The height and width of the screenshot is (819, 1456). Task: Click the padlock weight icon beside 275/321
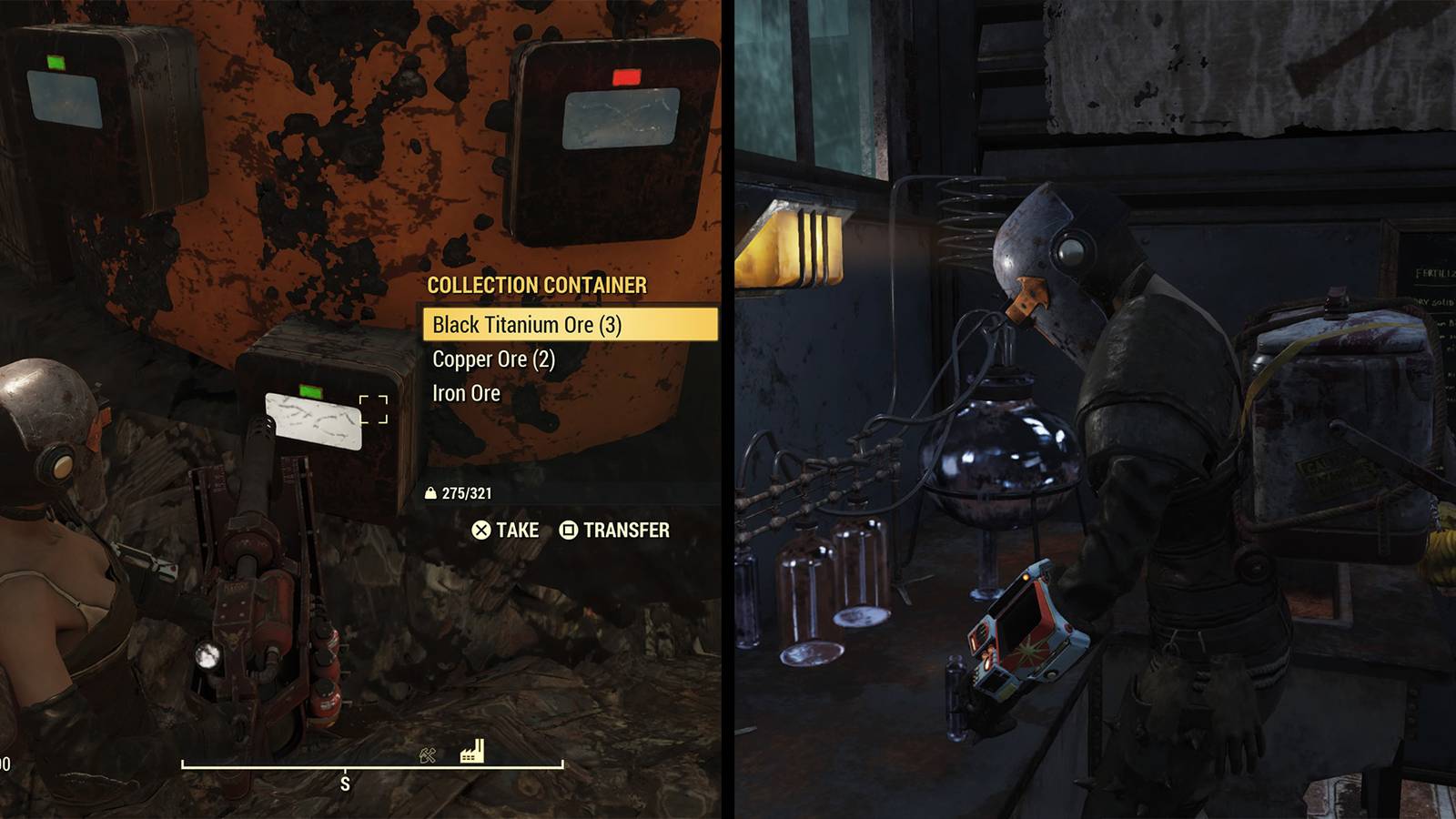[x=430, y=493]
